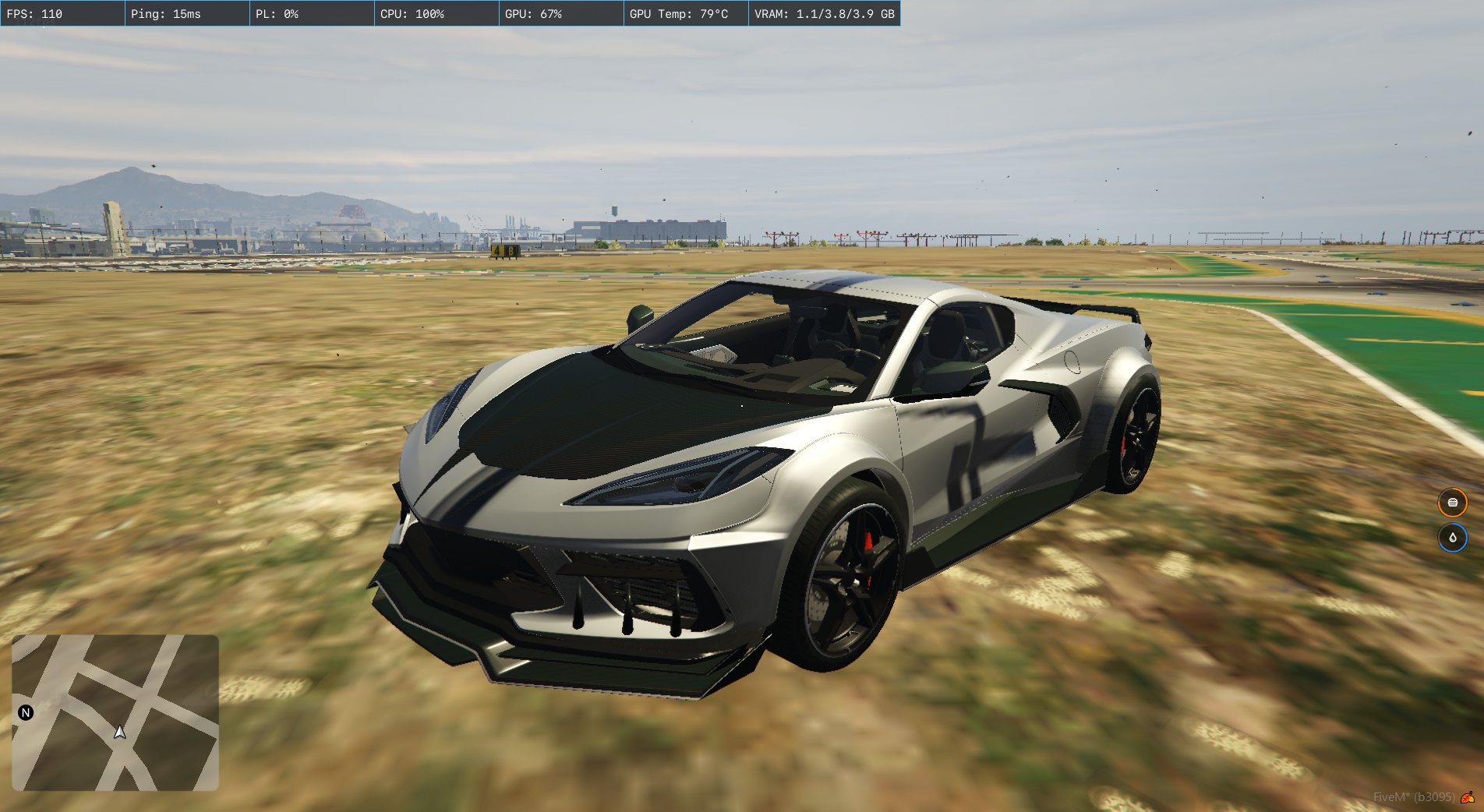Click the FiveM leaf logo icon
The image size is (1484, 812).
tap(1467, 797)
